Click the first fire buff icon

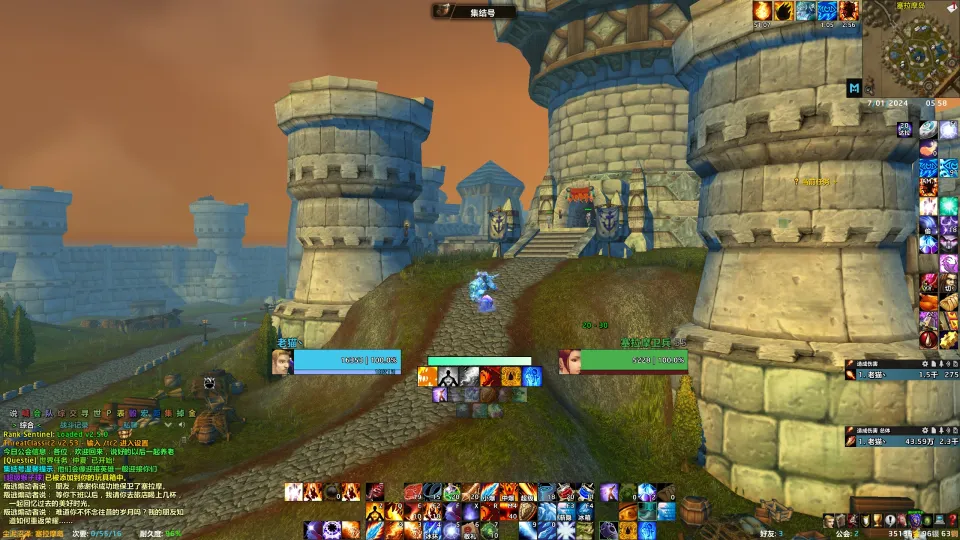[762, 11]
